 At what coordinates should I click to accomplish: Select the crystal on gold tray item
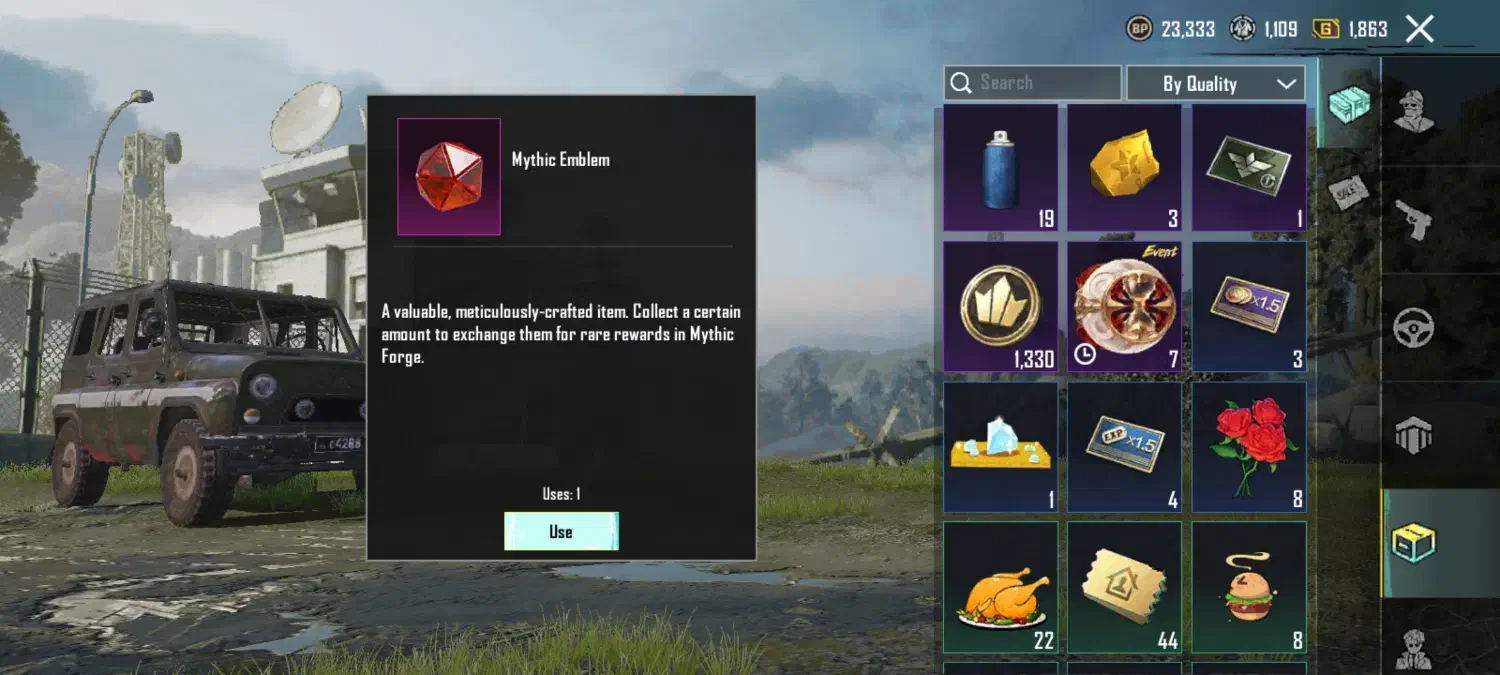pos(1000,446)
